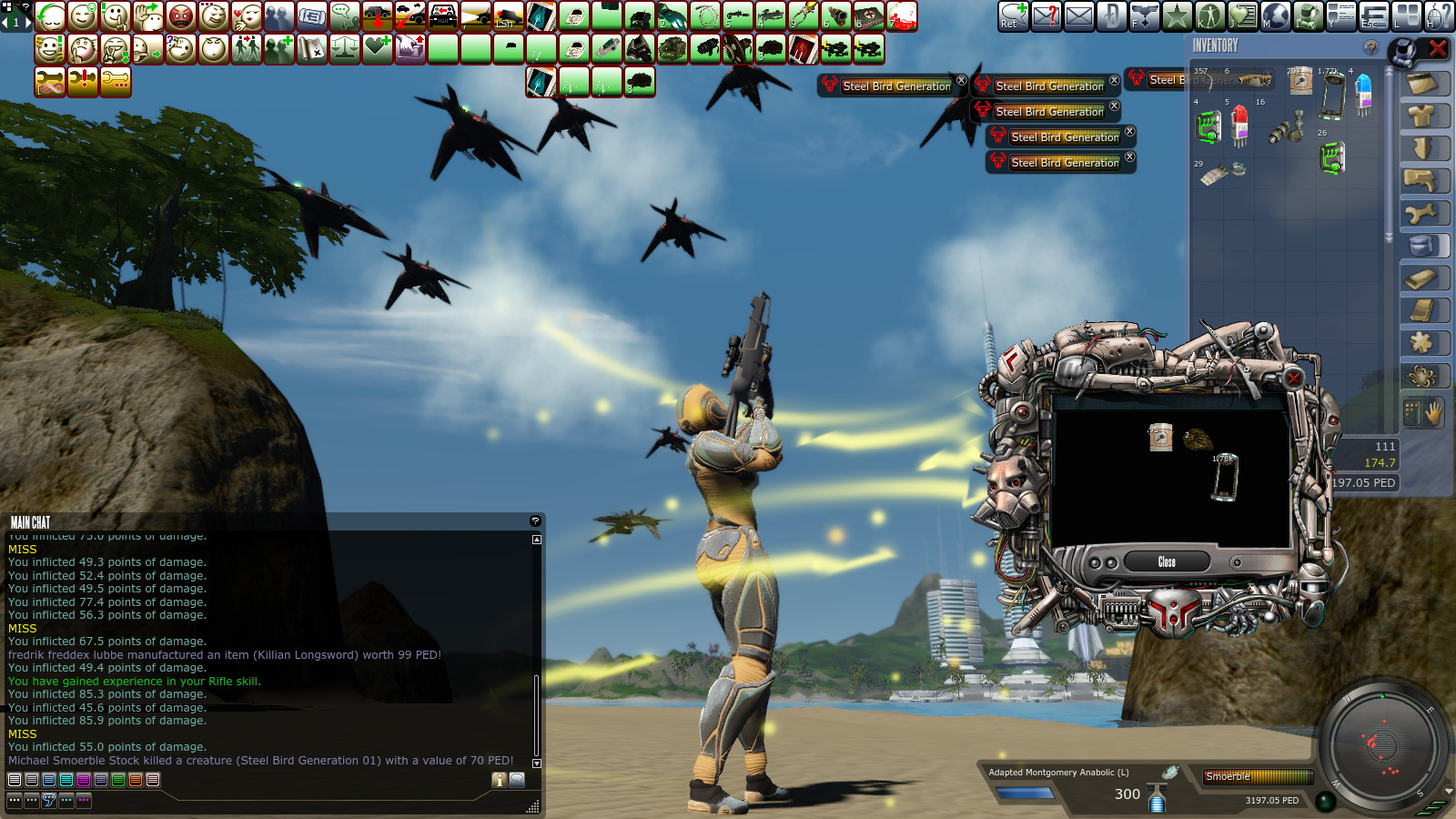The height and width of the screenshot is (819, 1456).
Task: Open the Inventory help question mark
Action: click(1370, 47)
